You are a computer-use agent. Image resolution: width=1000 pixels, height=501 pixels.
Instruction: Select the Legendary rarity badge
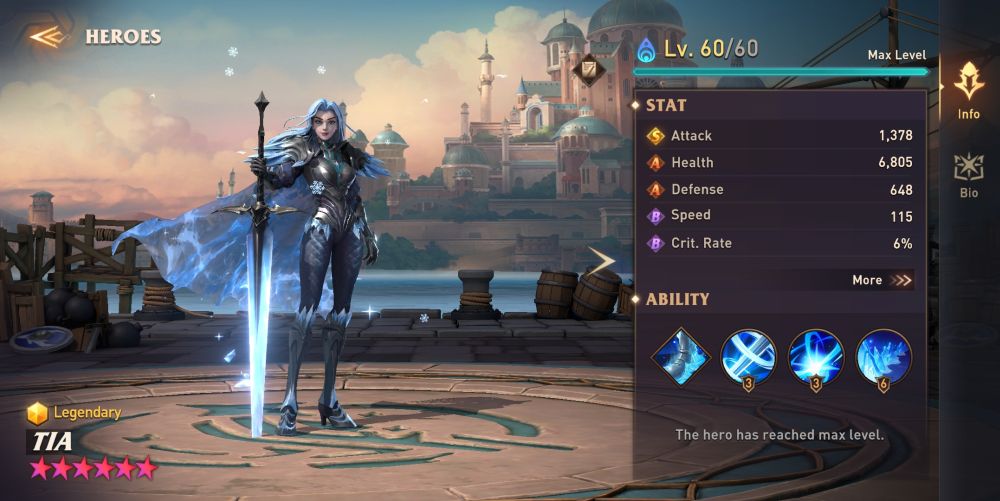point(75,412)
